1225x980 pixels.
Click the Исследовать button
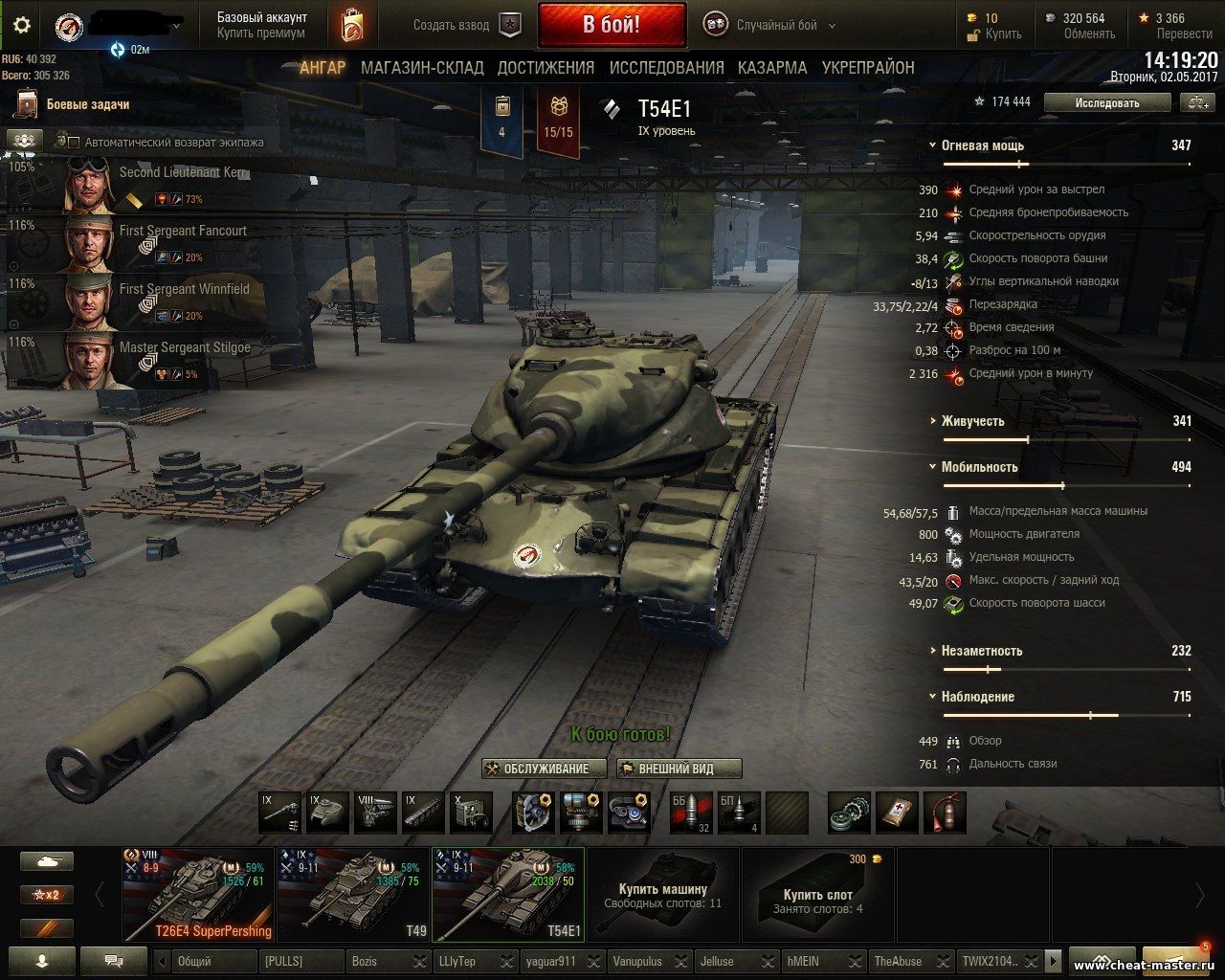click(1106, 102)
